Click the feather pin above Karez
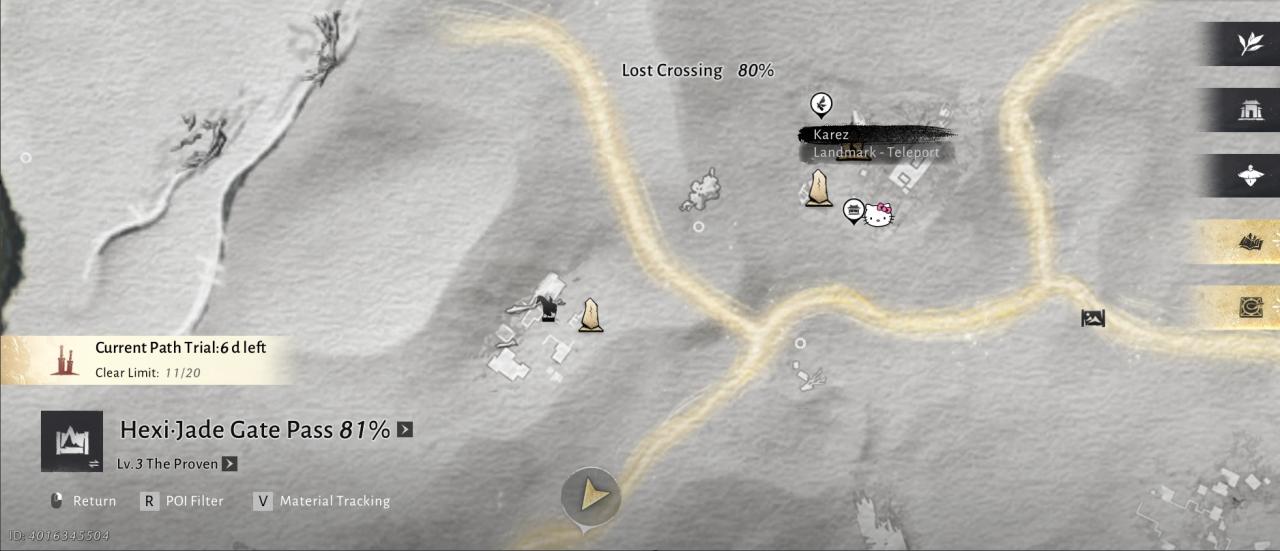This screenshot has height=551, width=1280. (820, 104)
